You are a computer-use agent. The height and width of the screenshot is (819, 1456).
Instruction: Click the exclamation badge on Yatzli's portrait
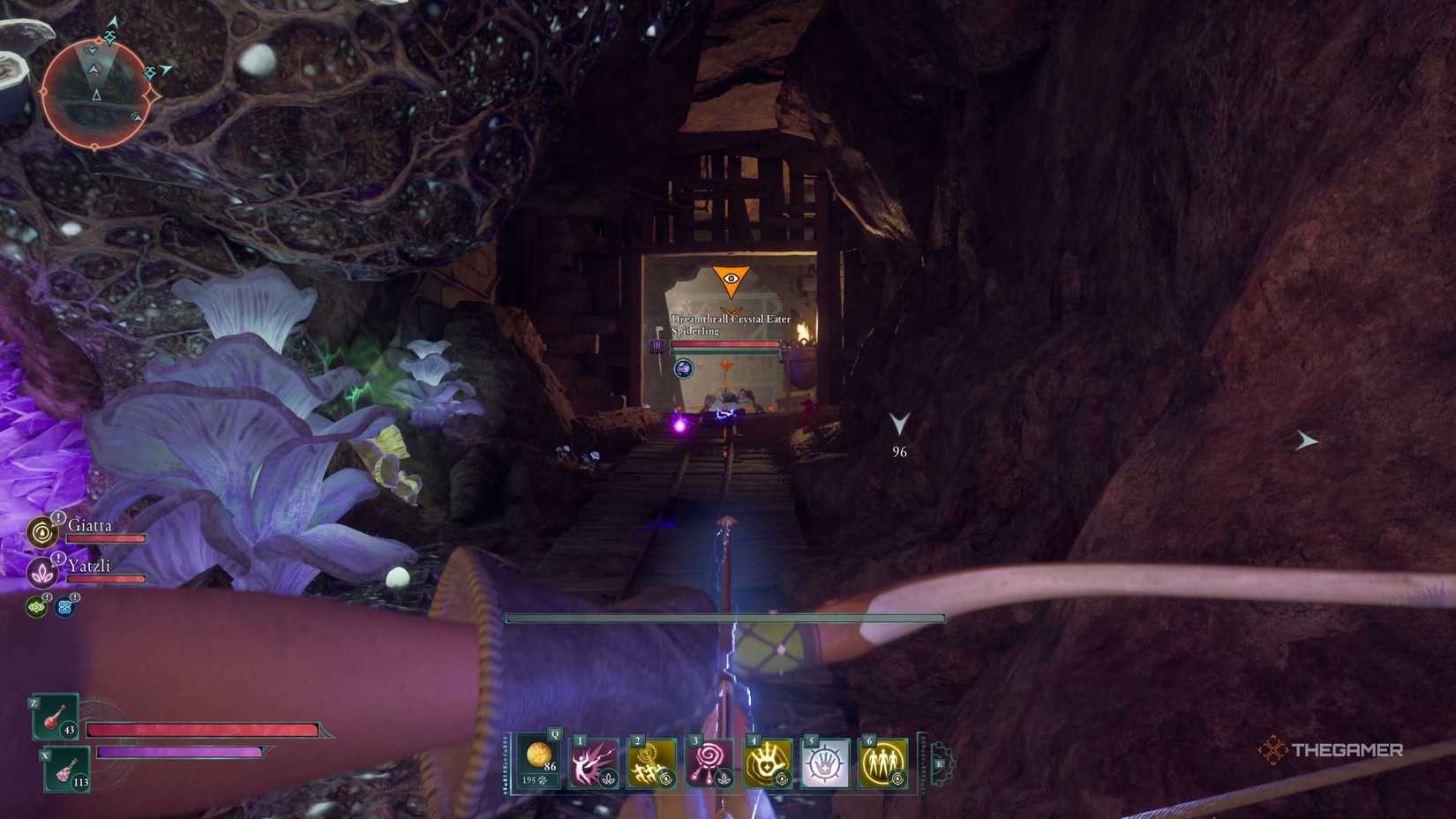(x=59, y=558)
